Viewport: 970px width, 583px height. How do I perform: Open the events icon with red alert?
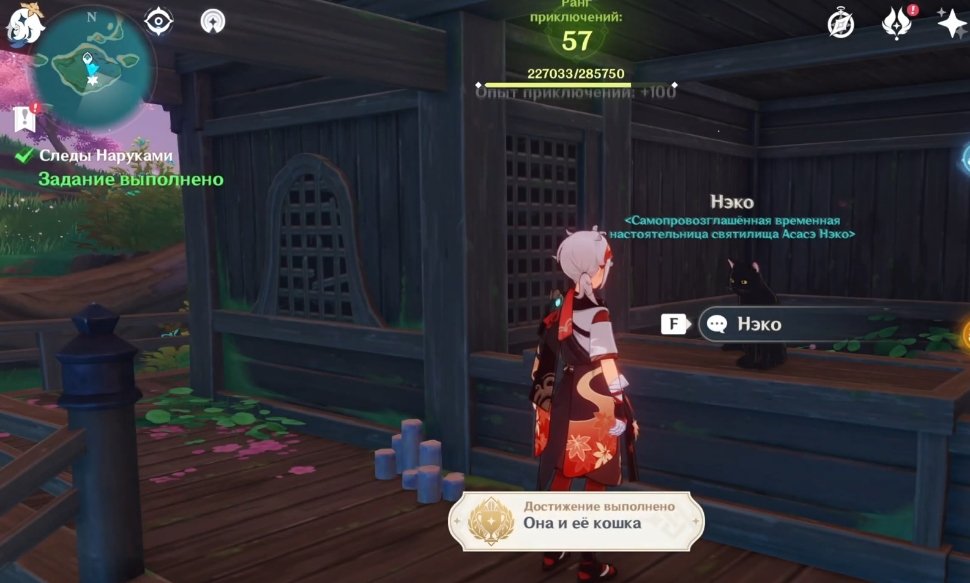pyautogui.click(x=896, y=24)
